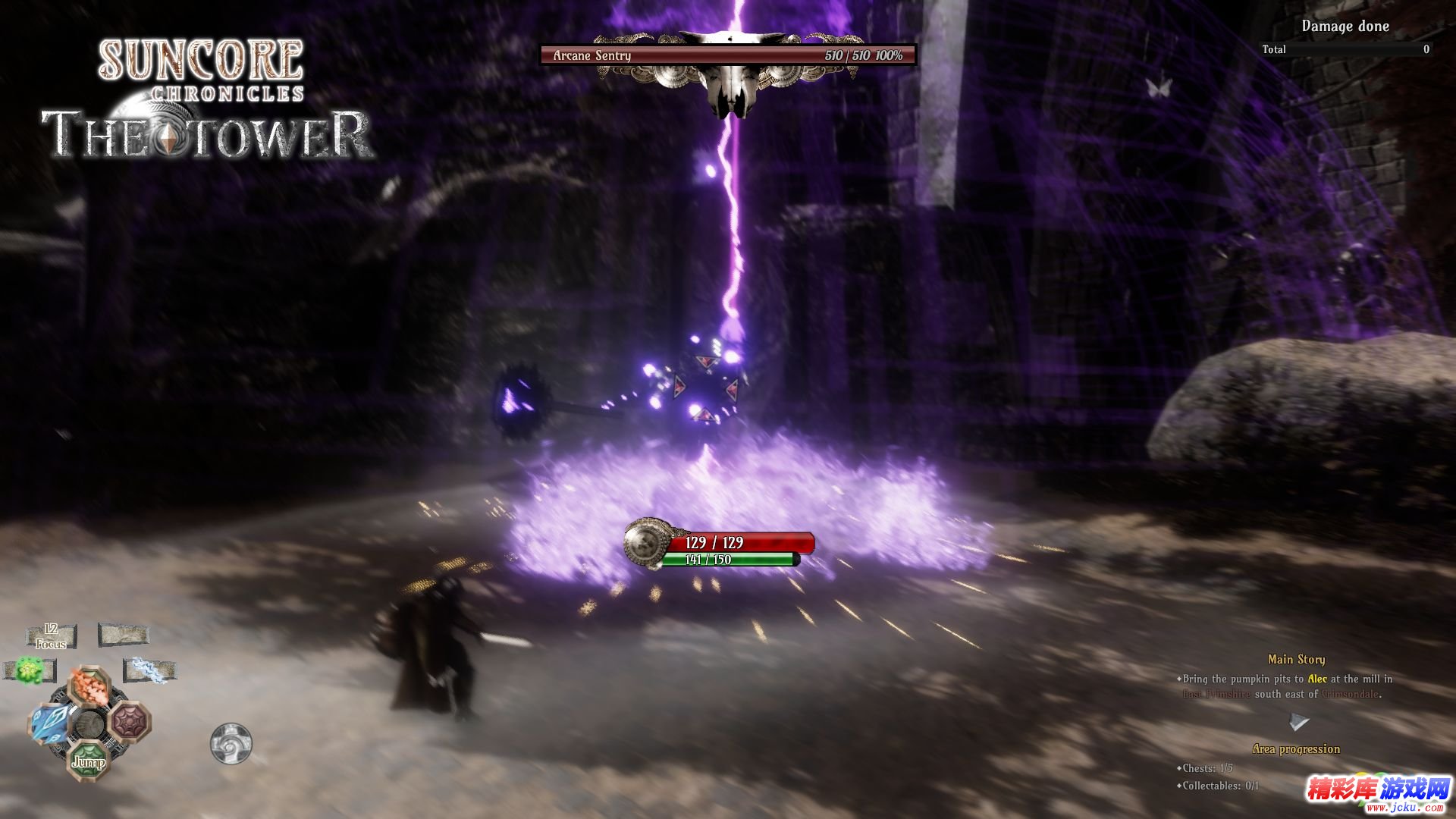Open the Damage done panel
Viewport: 1456px width, 819px height.
coord(1345,27)
